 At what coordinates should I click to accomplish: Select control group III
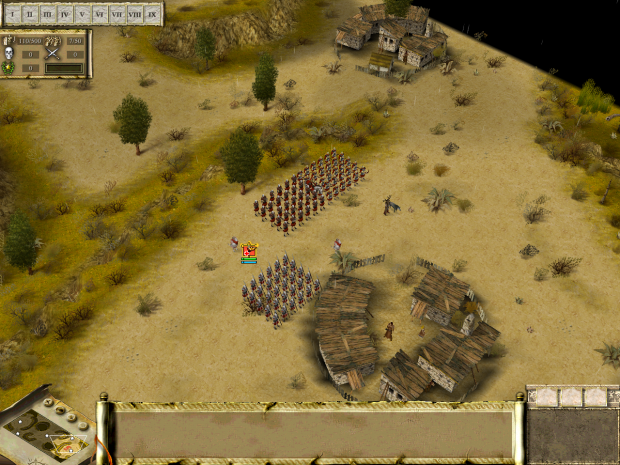48,15
